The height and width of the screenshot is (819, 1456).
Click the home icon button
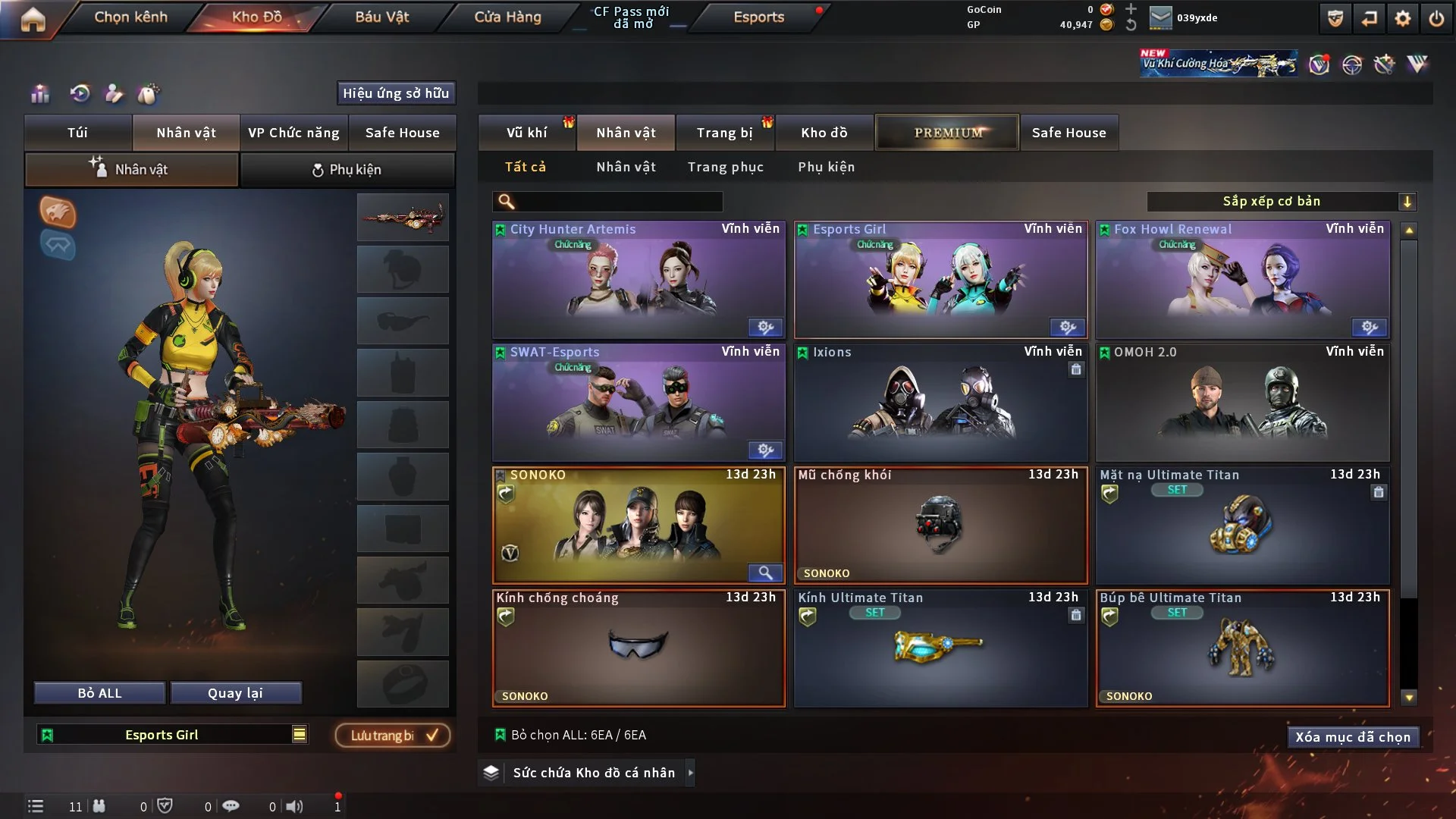33,19
